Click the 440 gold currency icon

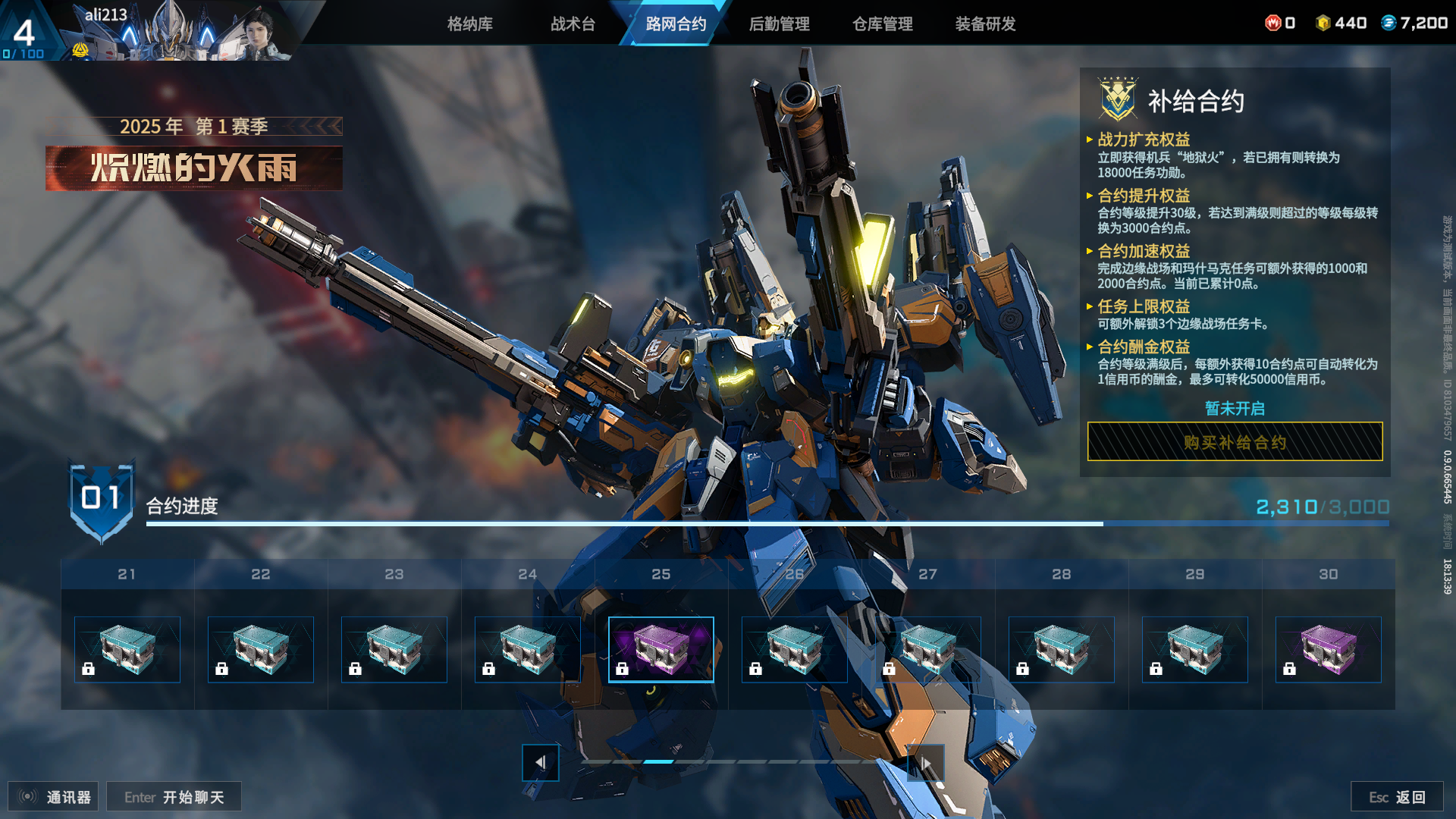[x=1323, y=23]
